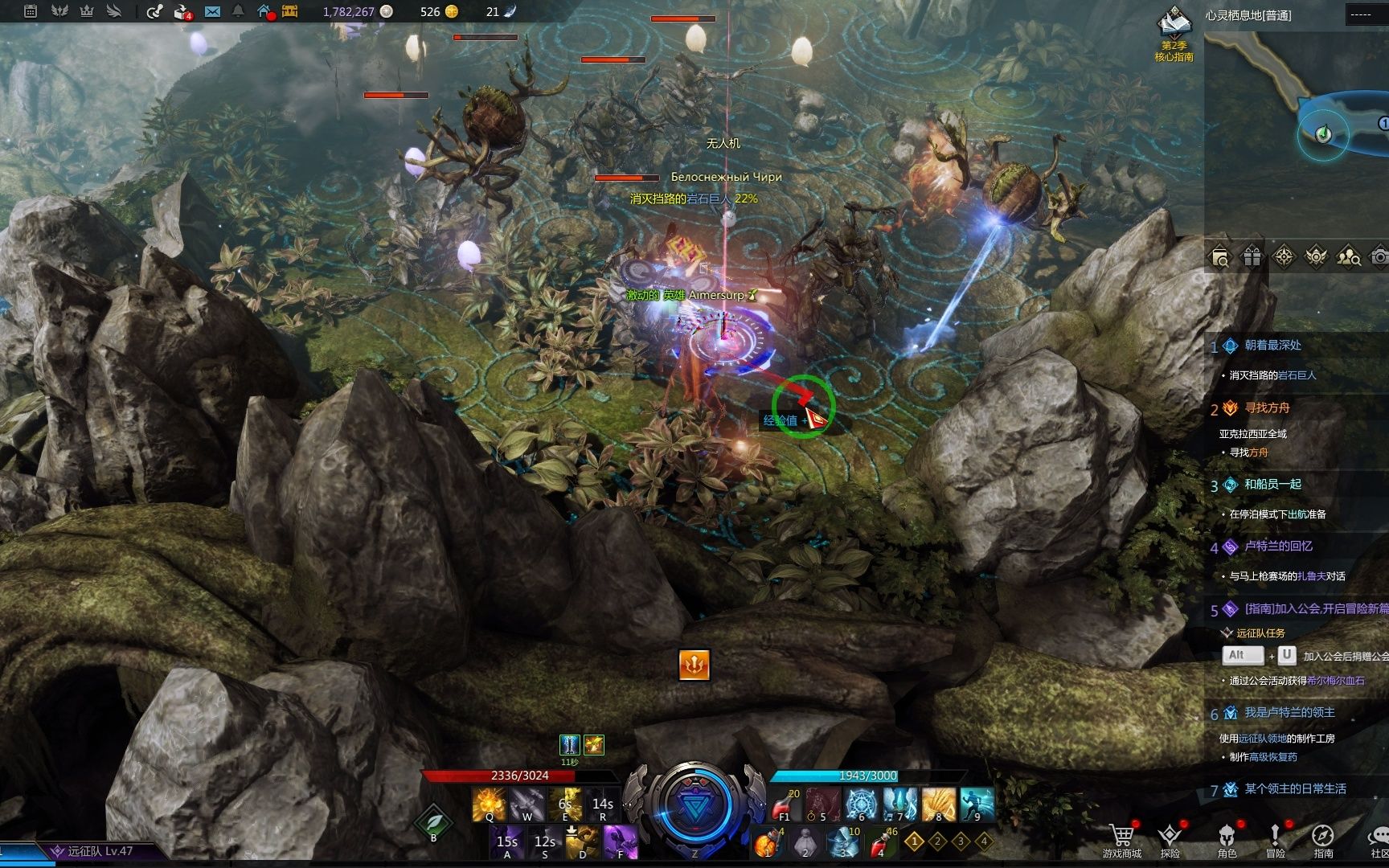Activate the purple F skill icon
The width and height of the screenshot is (1389, 868).
620,842
